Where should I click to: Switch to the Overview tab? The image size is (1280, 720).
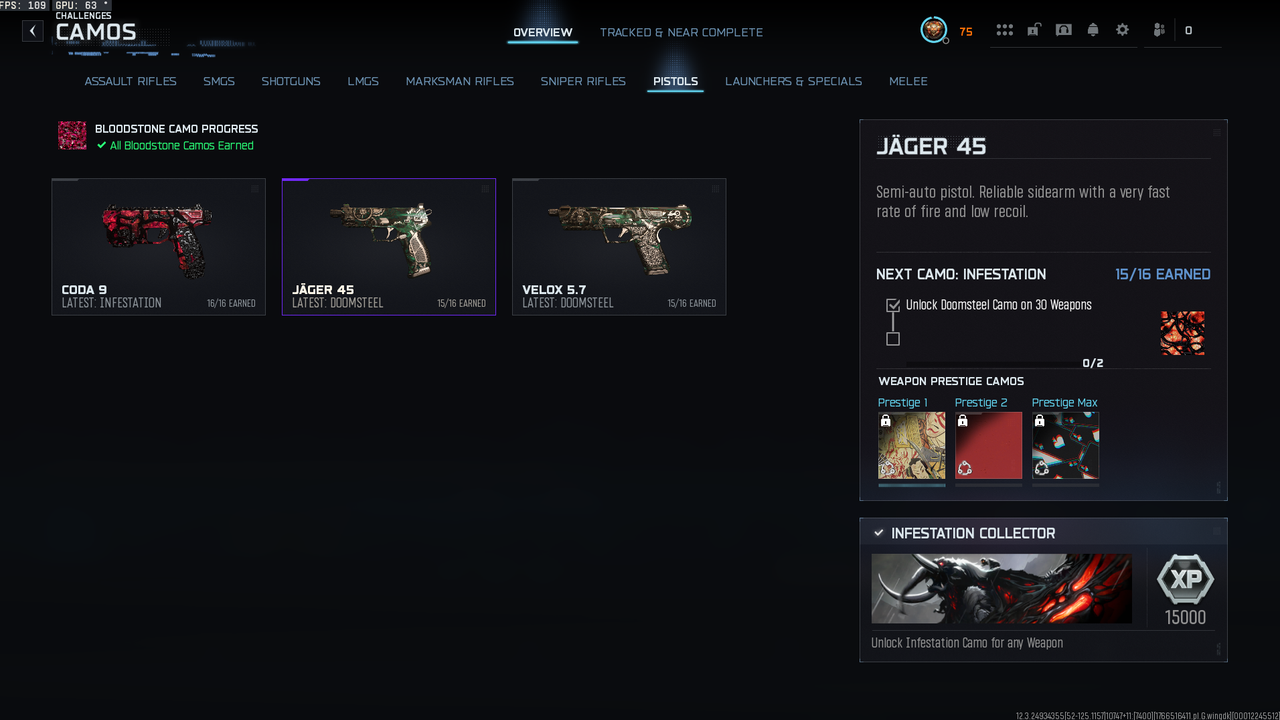pos(542,33)
